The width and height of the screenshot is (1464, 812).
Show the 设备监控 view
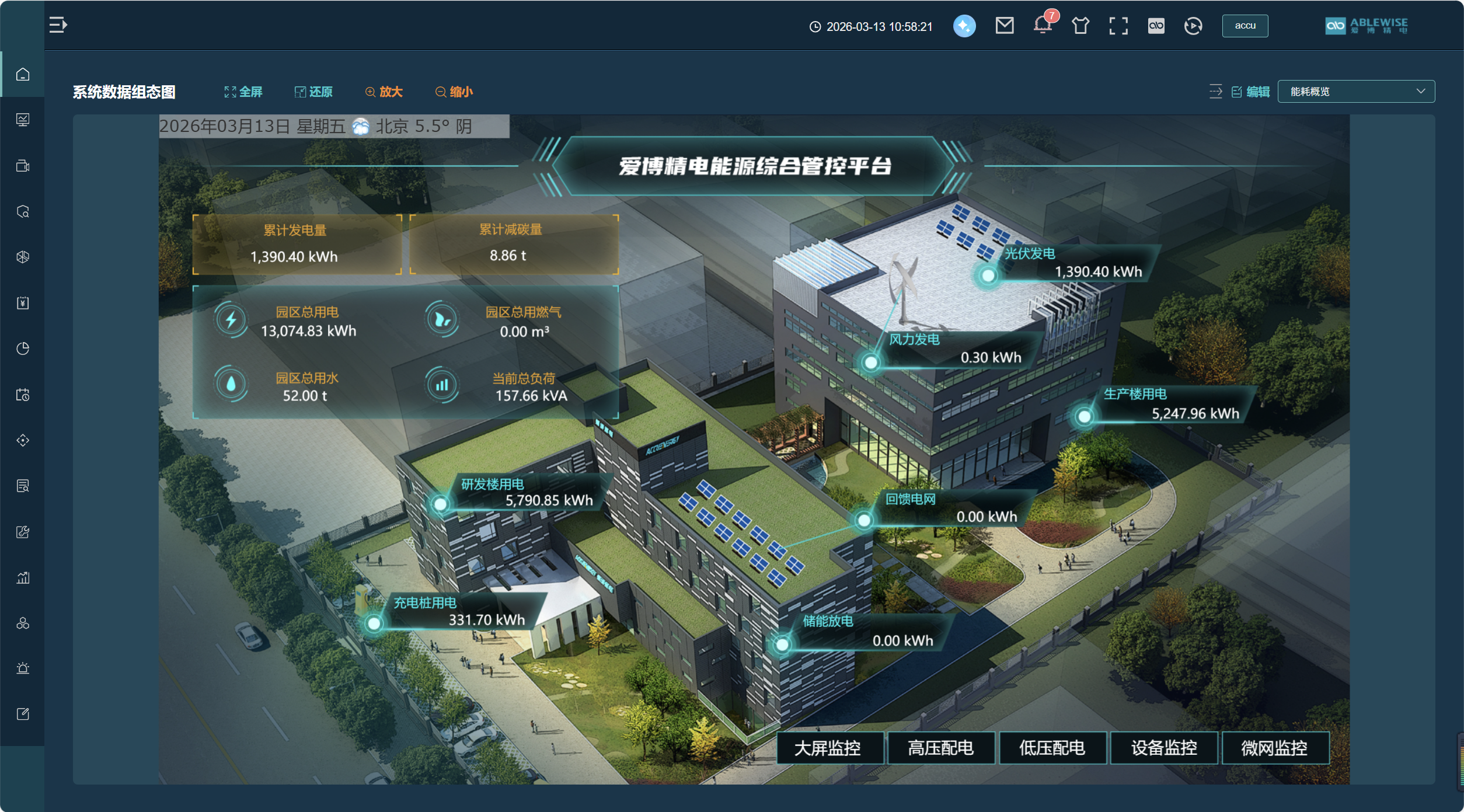coord(1164,748)
